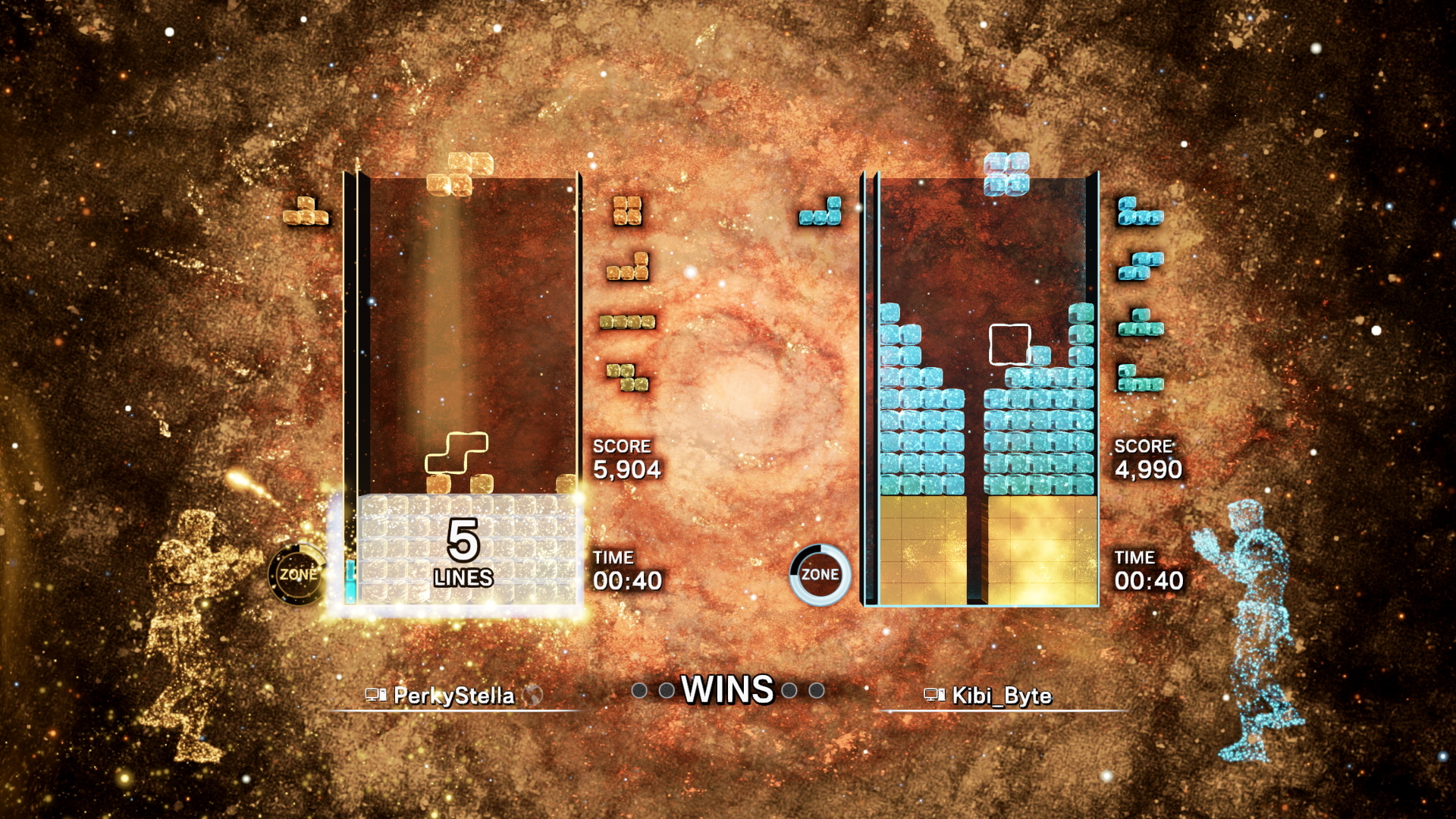Click the leftmost win indicator dot near WINS
This screenshot has height=819, width=1456.
[x=638, y=691]
